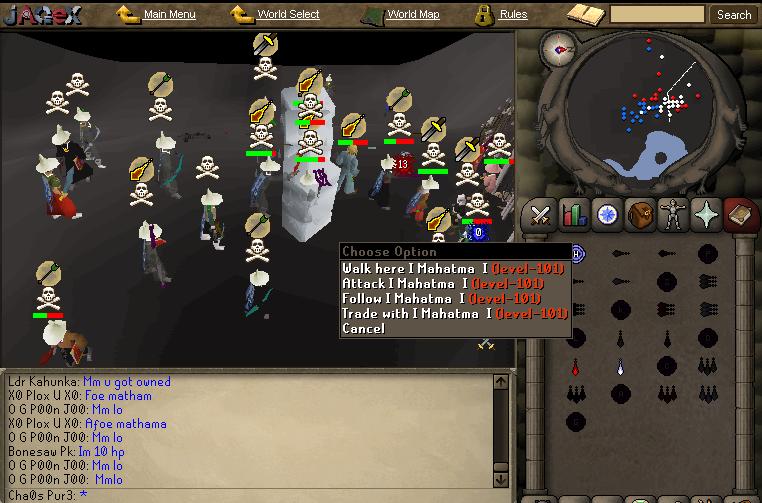
Task: Cast the red blood-drop spell
Action: click(575, 367)
